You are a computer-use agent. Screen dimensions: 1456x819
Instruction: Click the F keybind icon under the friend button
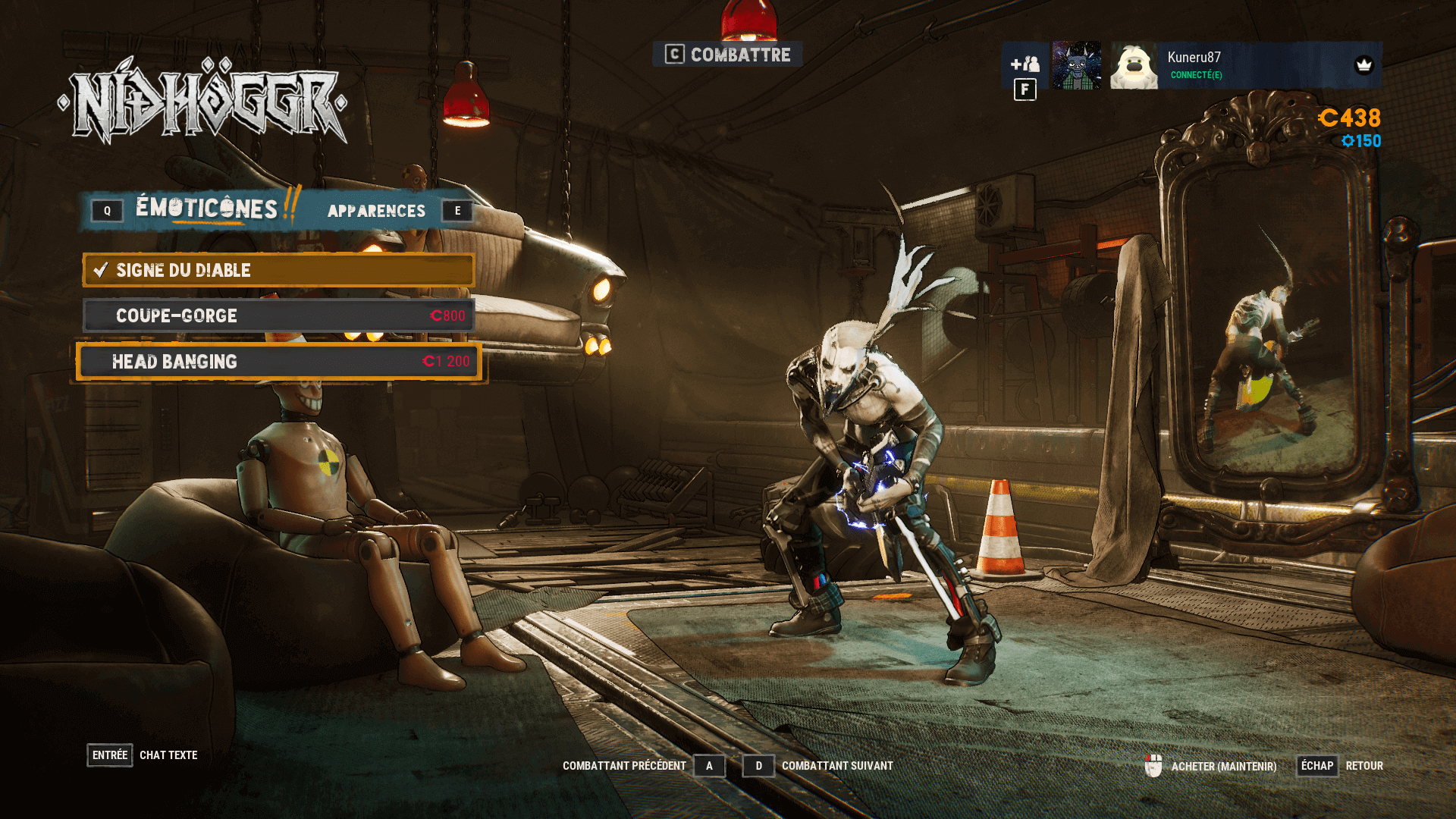point(1025,89)
